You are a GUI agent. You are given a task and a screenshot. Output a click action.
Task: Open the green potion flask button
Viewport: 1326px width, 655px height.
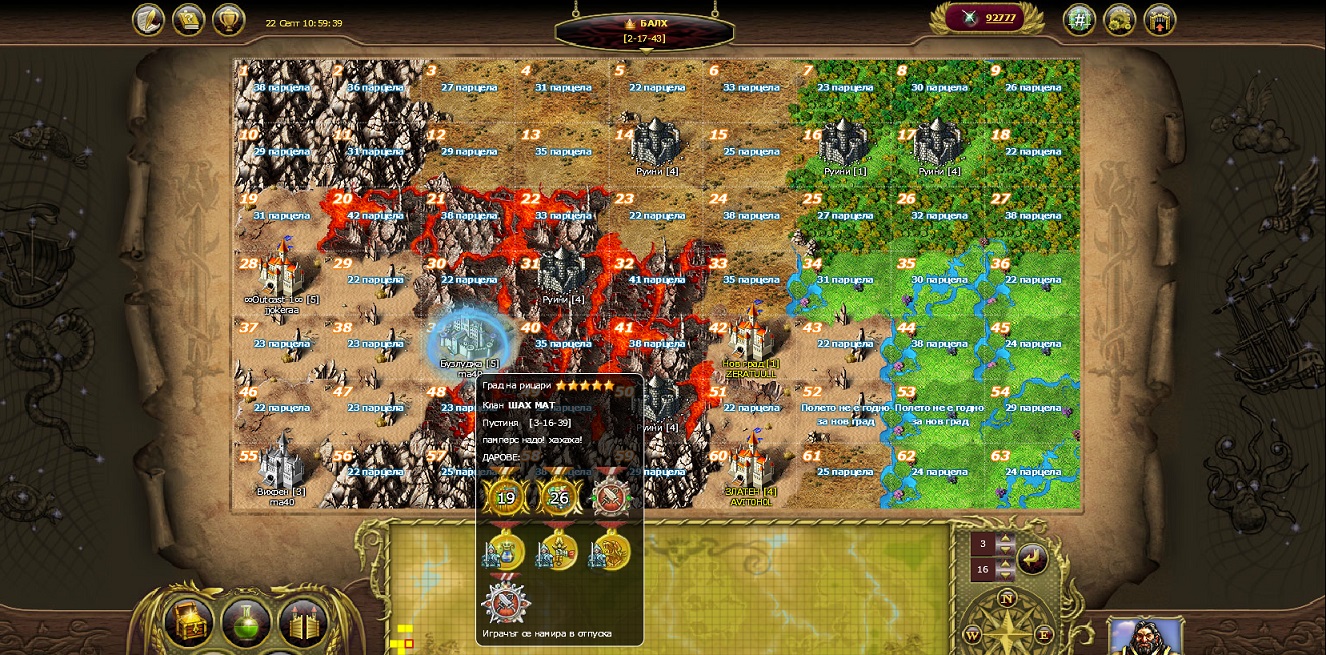pyautogui.click(x=246, y=623)
